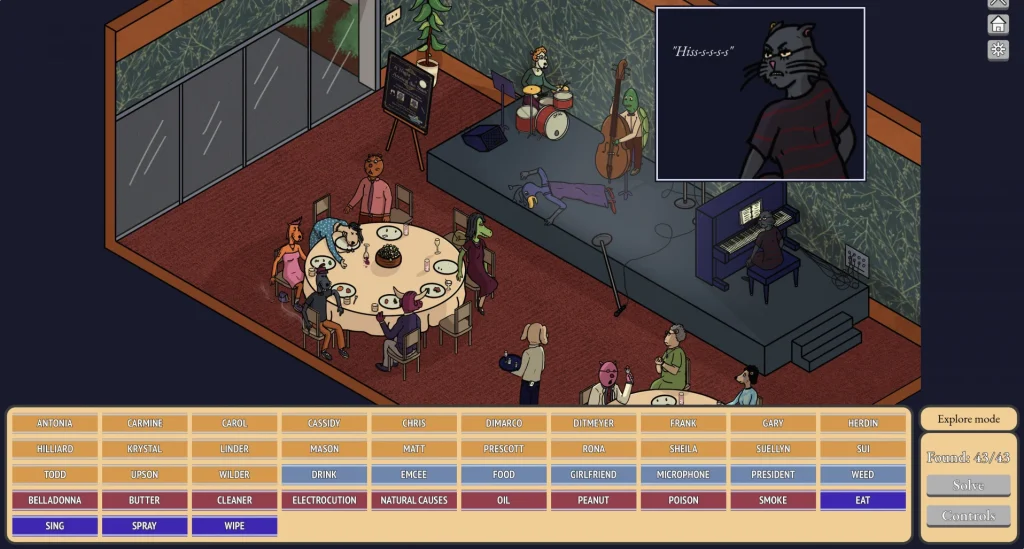Select the SING verb tile

55,525
